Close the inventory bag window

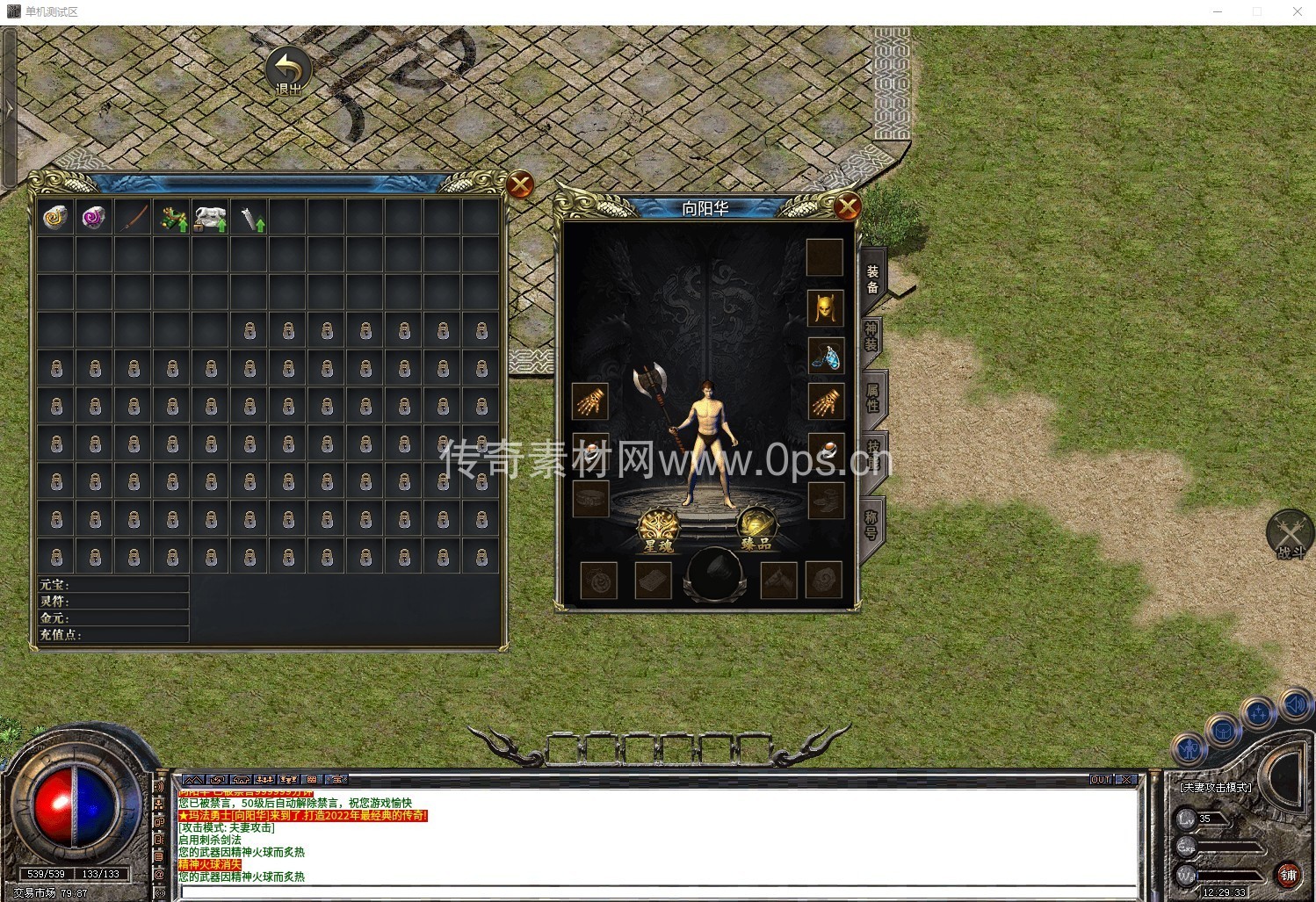click(x=520, y=185)
